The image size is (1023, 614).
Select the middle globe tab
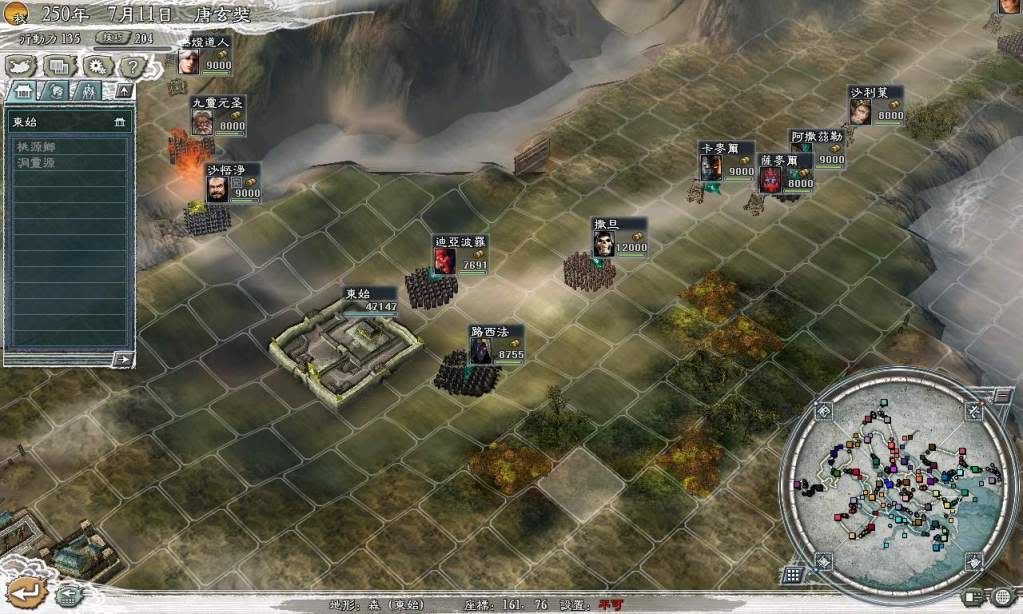(57, 91)
